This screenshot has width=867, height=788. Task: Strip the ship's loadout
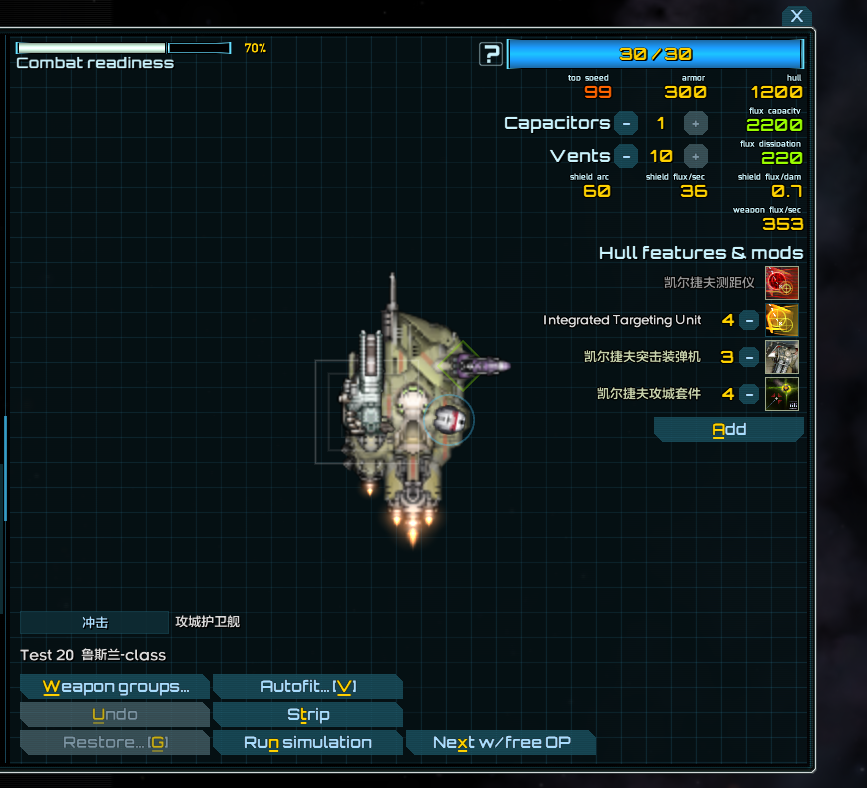point(308,715)
